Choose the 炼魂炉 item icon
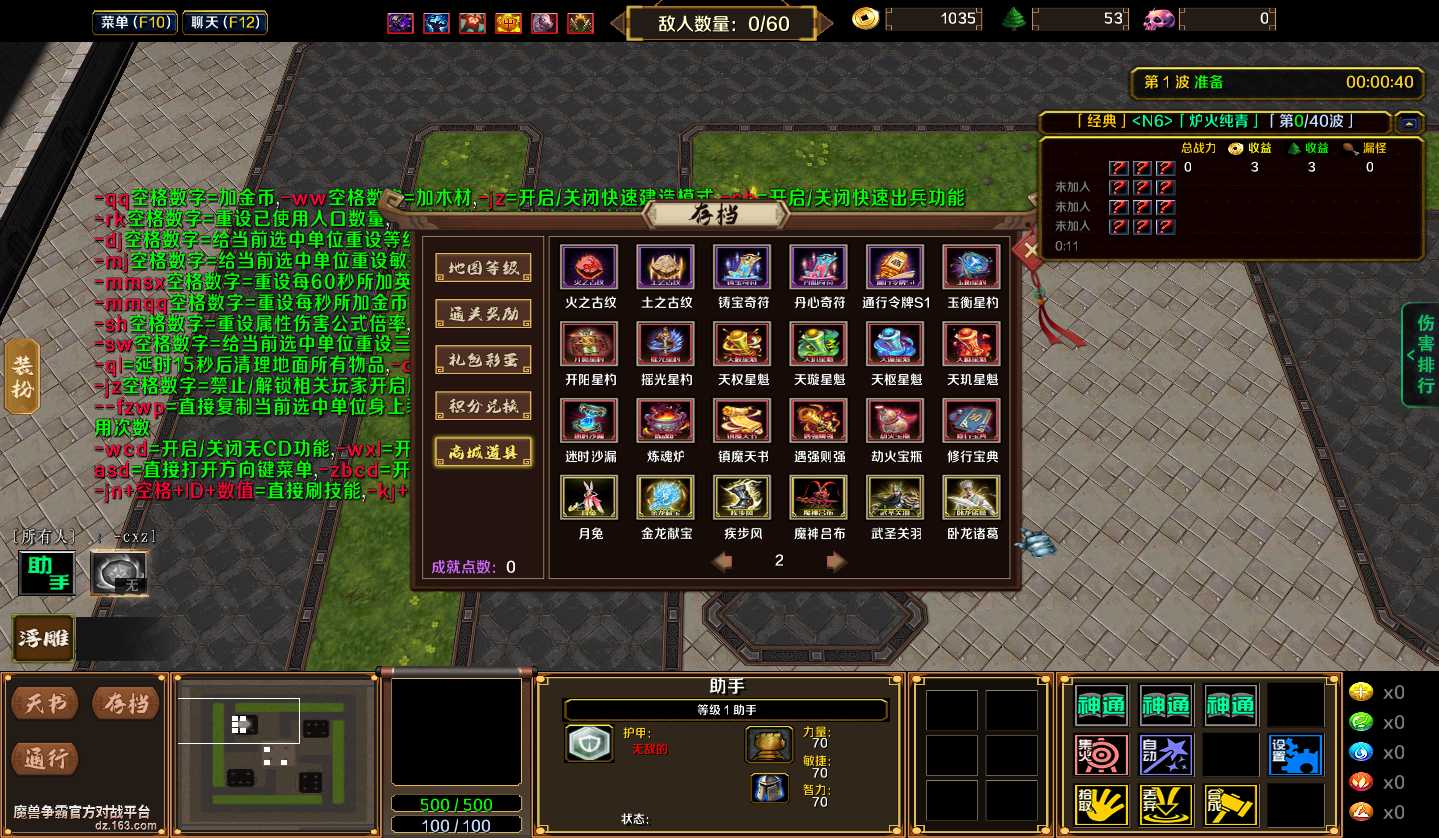The width and height of the screenshot is (1439, 838). [665, 421]
